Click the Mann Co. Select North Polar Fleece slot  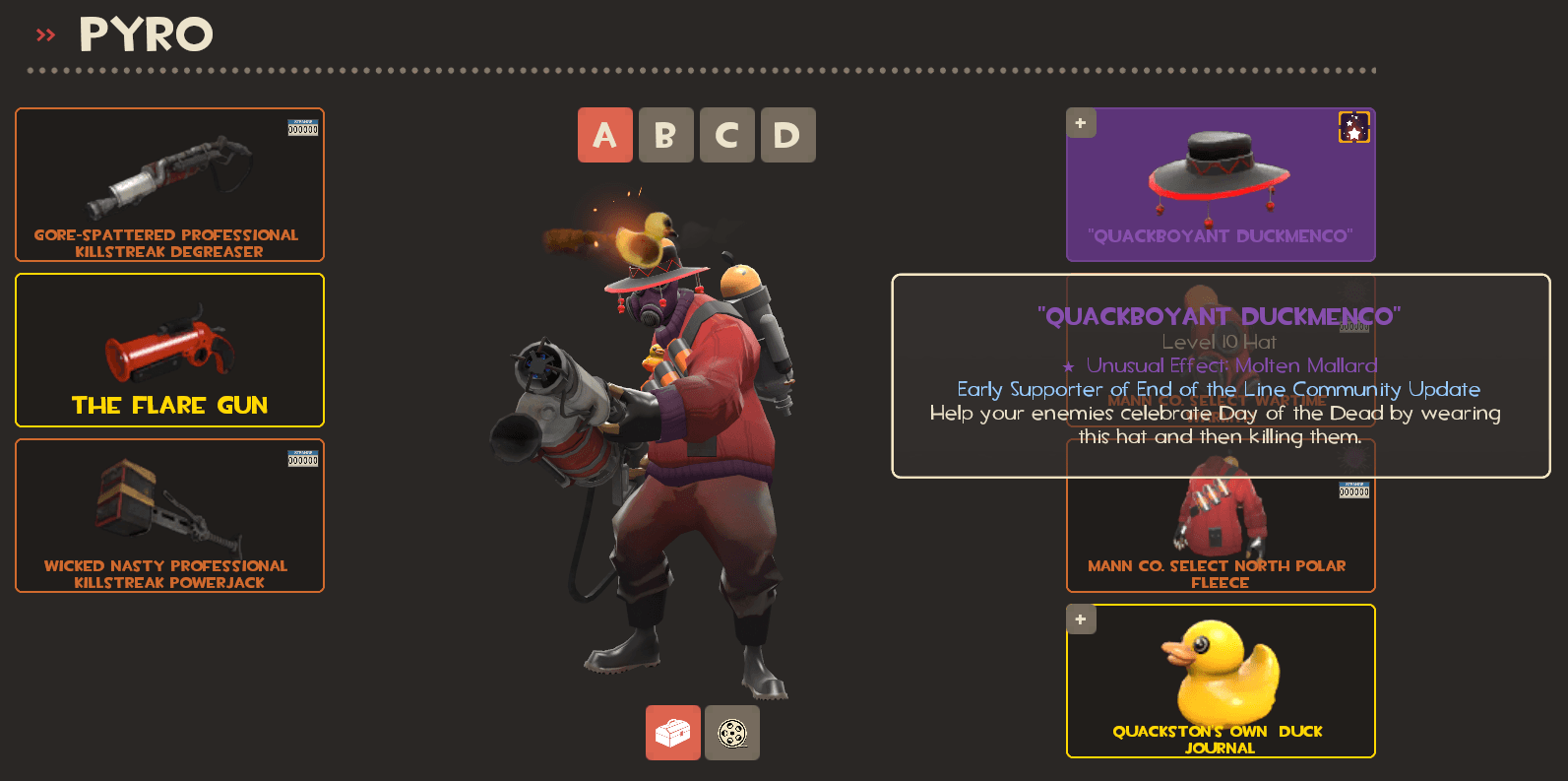pyautogui.click(x=1221, y=532)
